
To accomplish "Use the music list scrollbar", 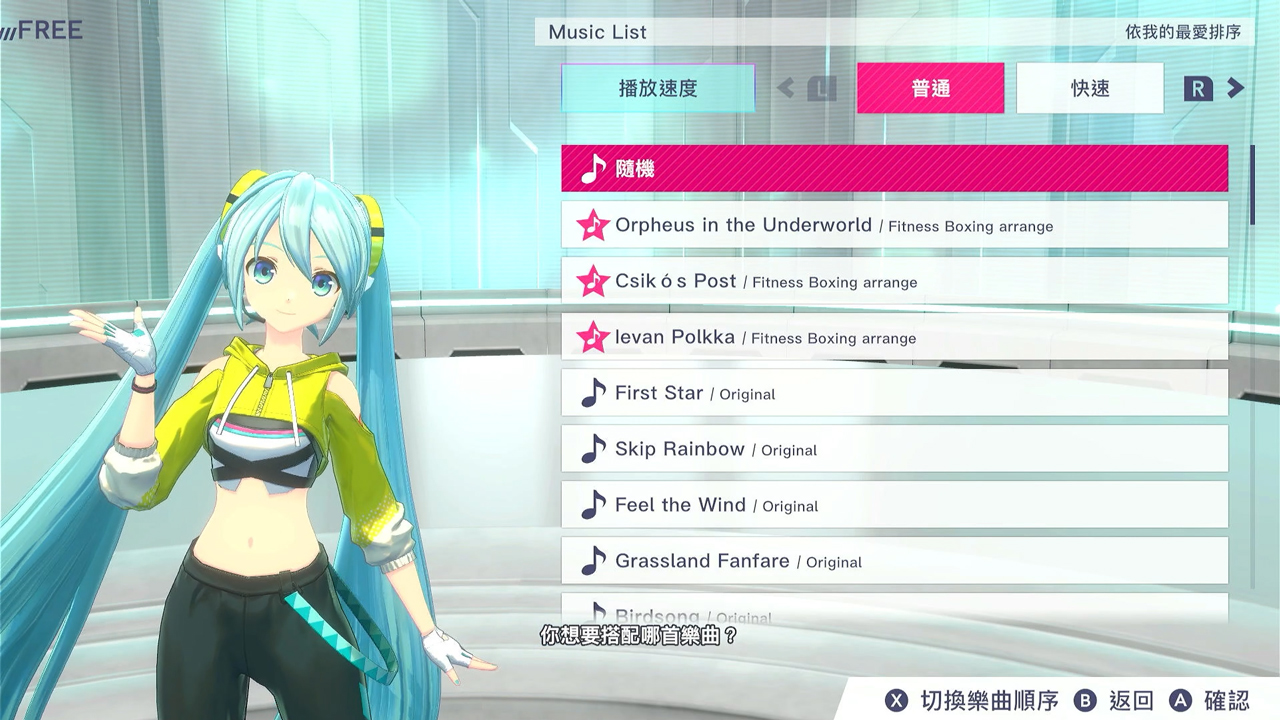I will 1252,185.
